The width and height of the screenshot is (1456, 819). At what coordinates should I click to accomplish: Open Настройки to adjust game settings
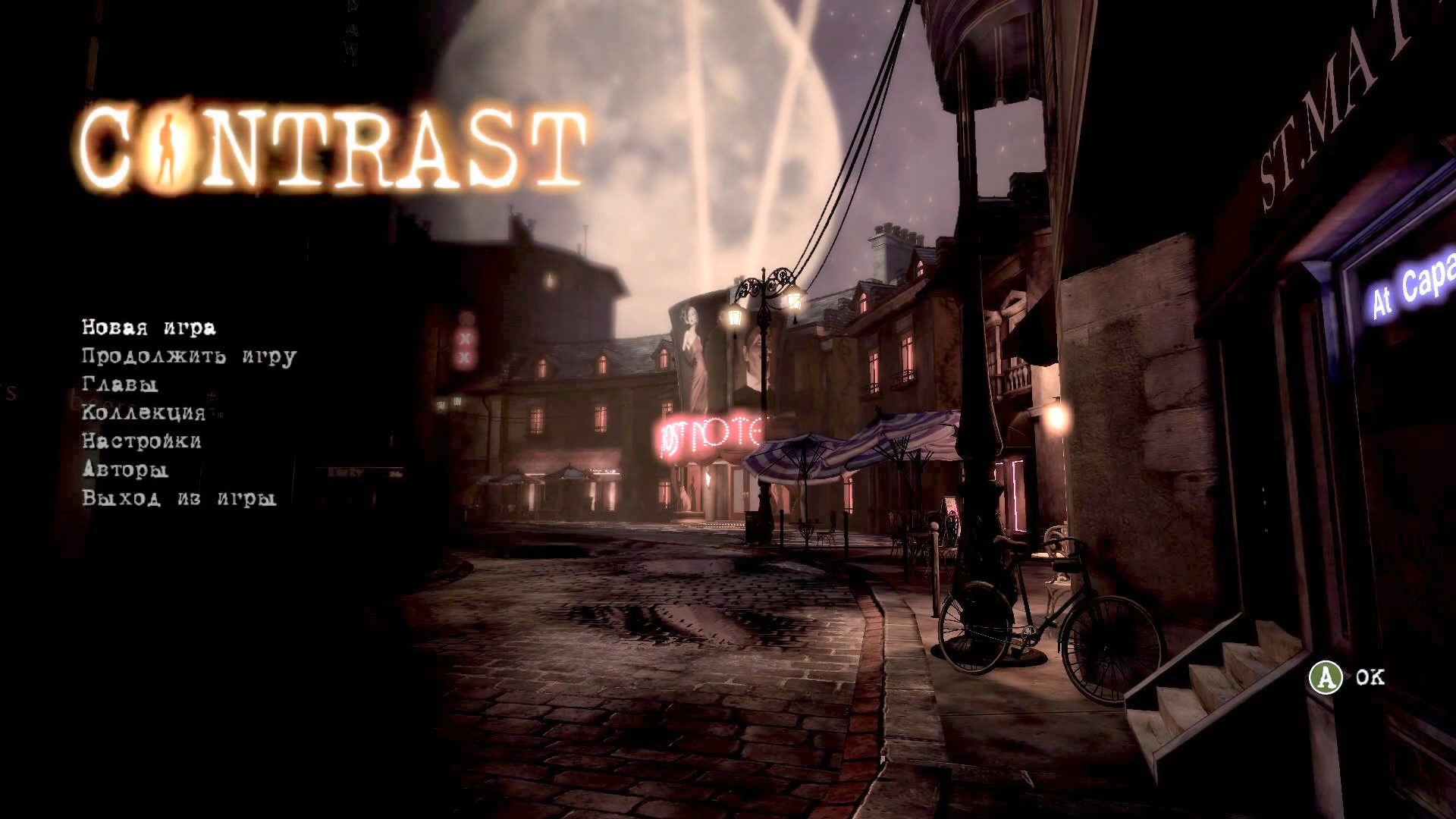[x=140, y=441]
